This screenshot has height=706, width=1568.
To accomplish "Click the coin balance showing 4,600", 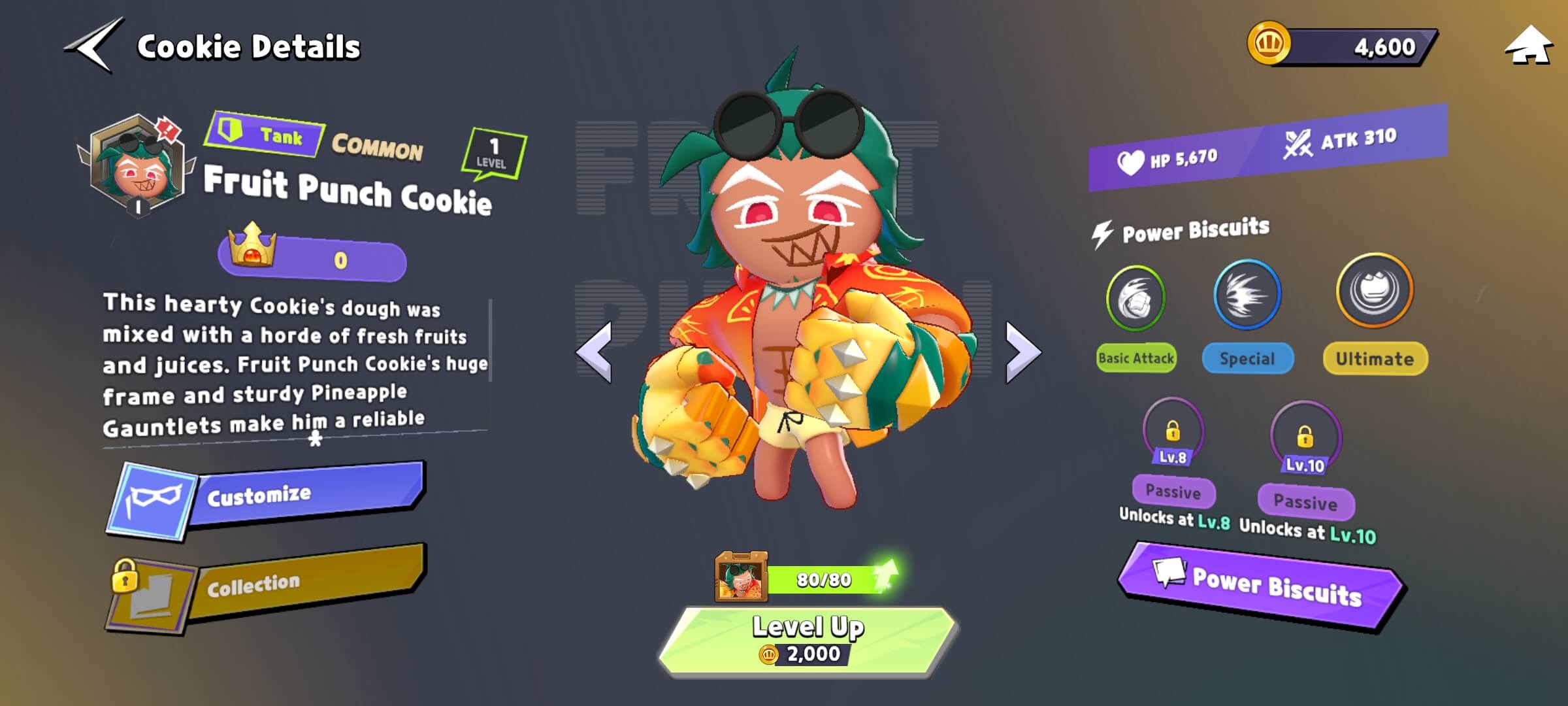I will tap(1346, 47).
